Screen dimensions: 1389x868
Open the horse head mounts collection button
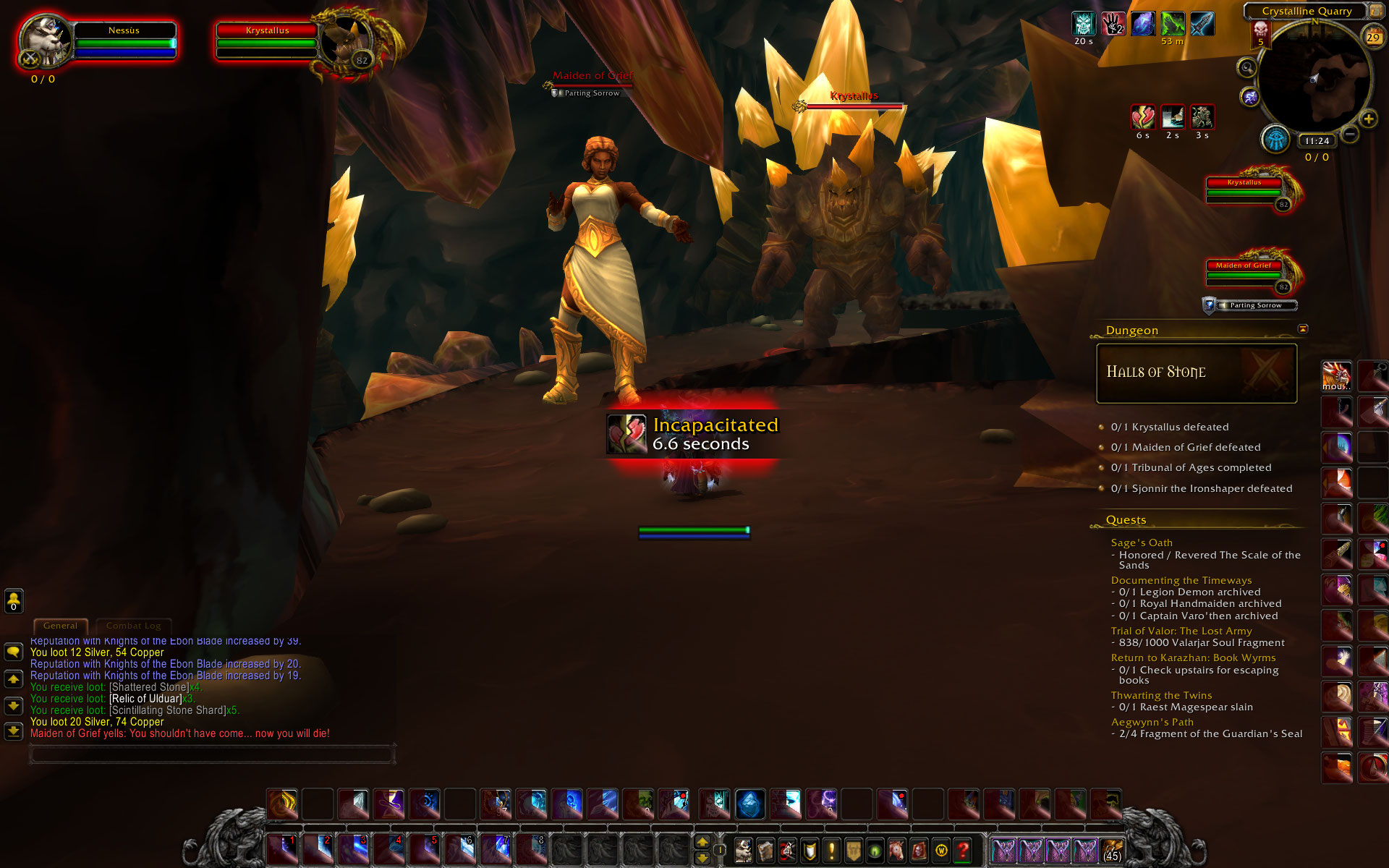tap(896, 850)
